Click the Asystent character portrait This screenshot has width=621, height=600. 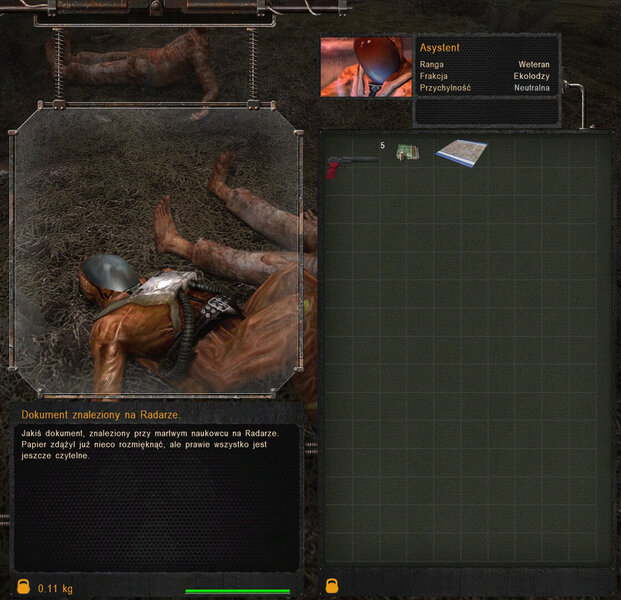[x=366, y=67]
